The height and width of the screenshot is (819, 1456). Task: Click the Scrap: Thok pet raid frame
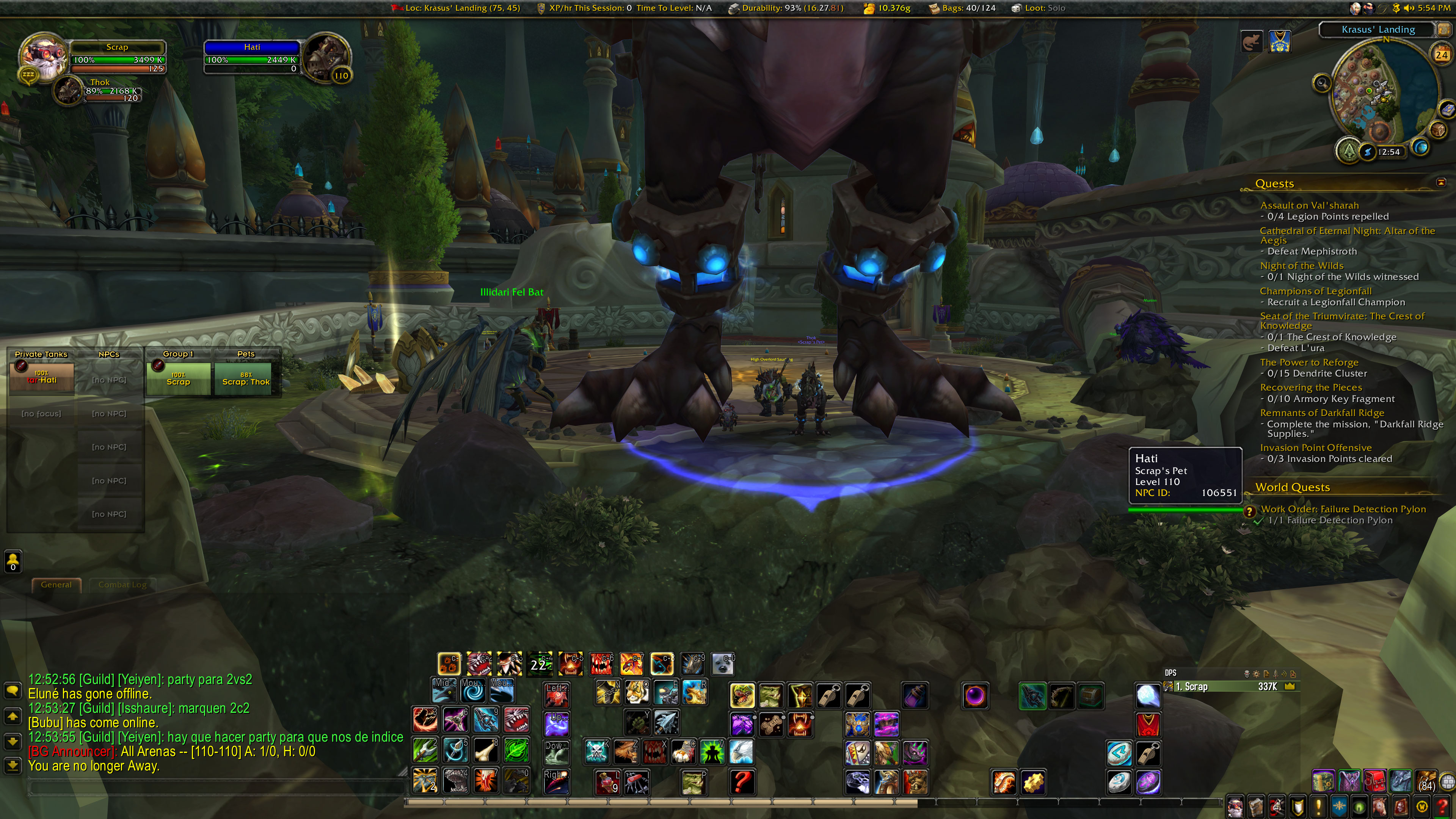[x=246, y=378]
